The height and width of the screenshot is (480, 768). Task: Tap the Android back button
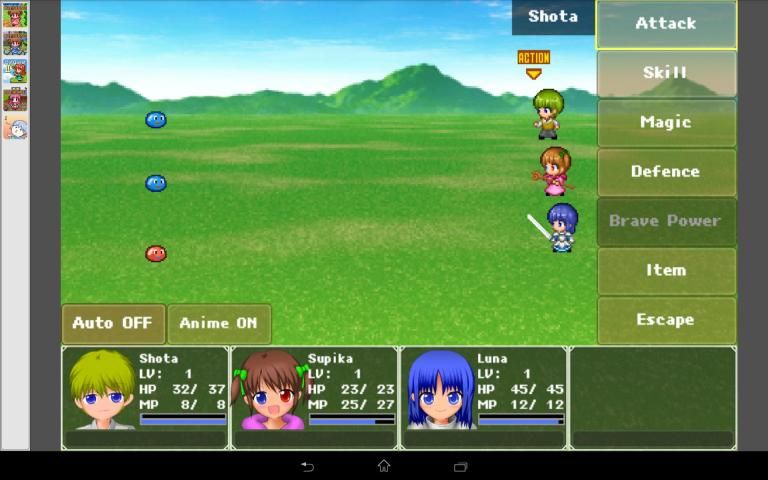click(x=307, y=466)
